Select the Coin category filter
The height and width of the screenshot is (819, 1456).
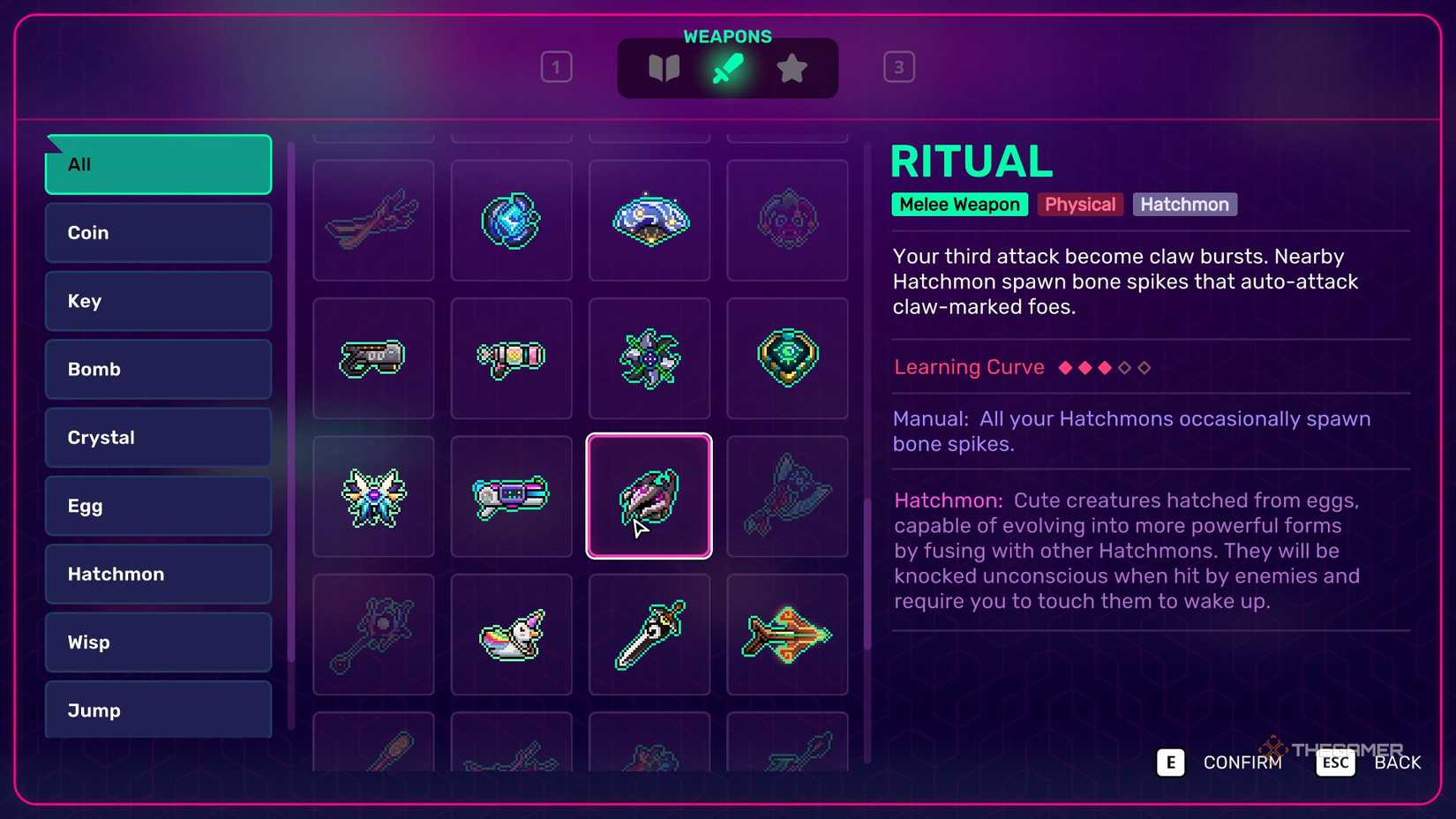157,232
